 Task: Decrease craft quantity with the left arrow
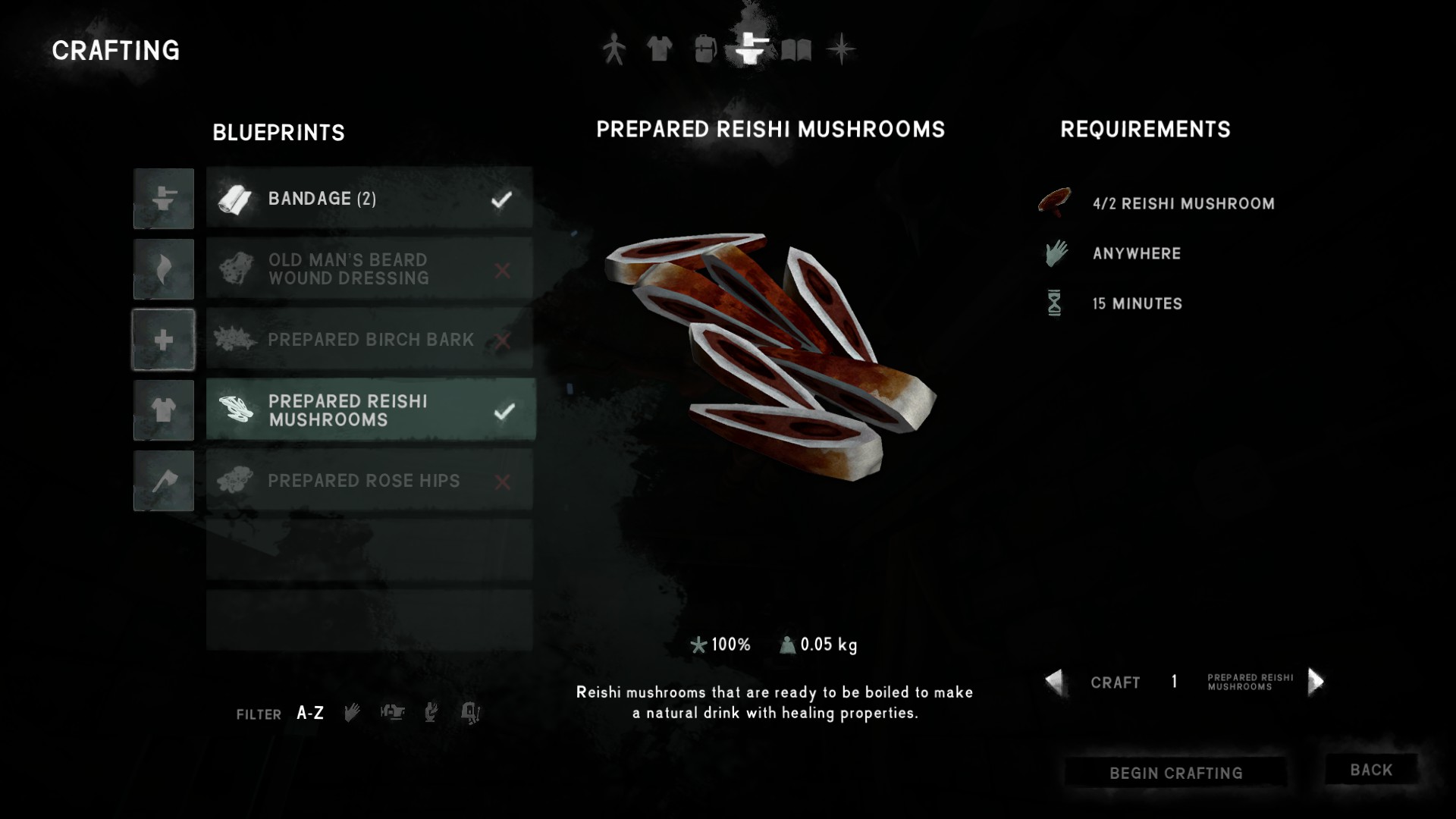1054,682
